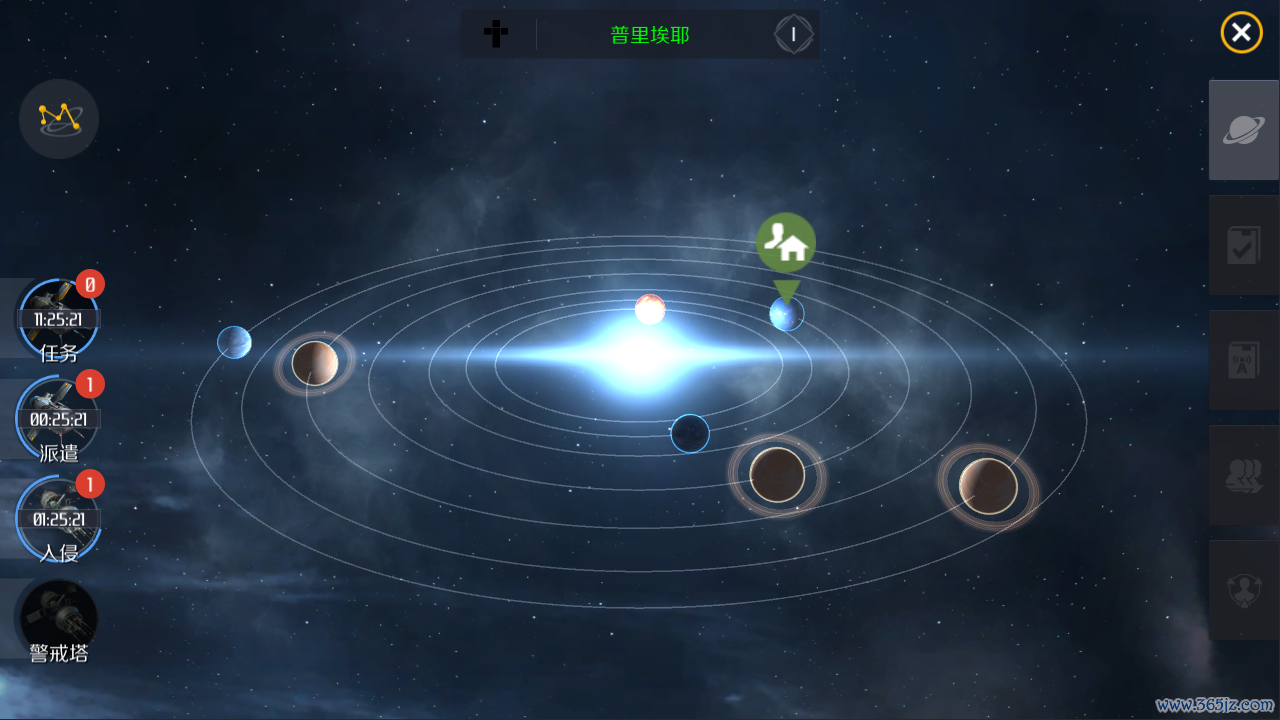
Task: Click the home base marker
Action: click(x=786, y=243)
